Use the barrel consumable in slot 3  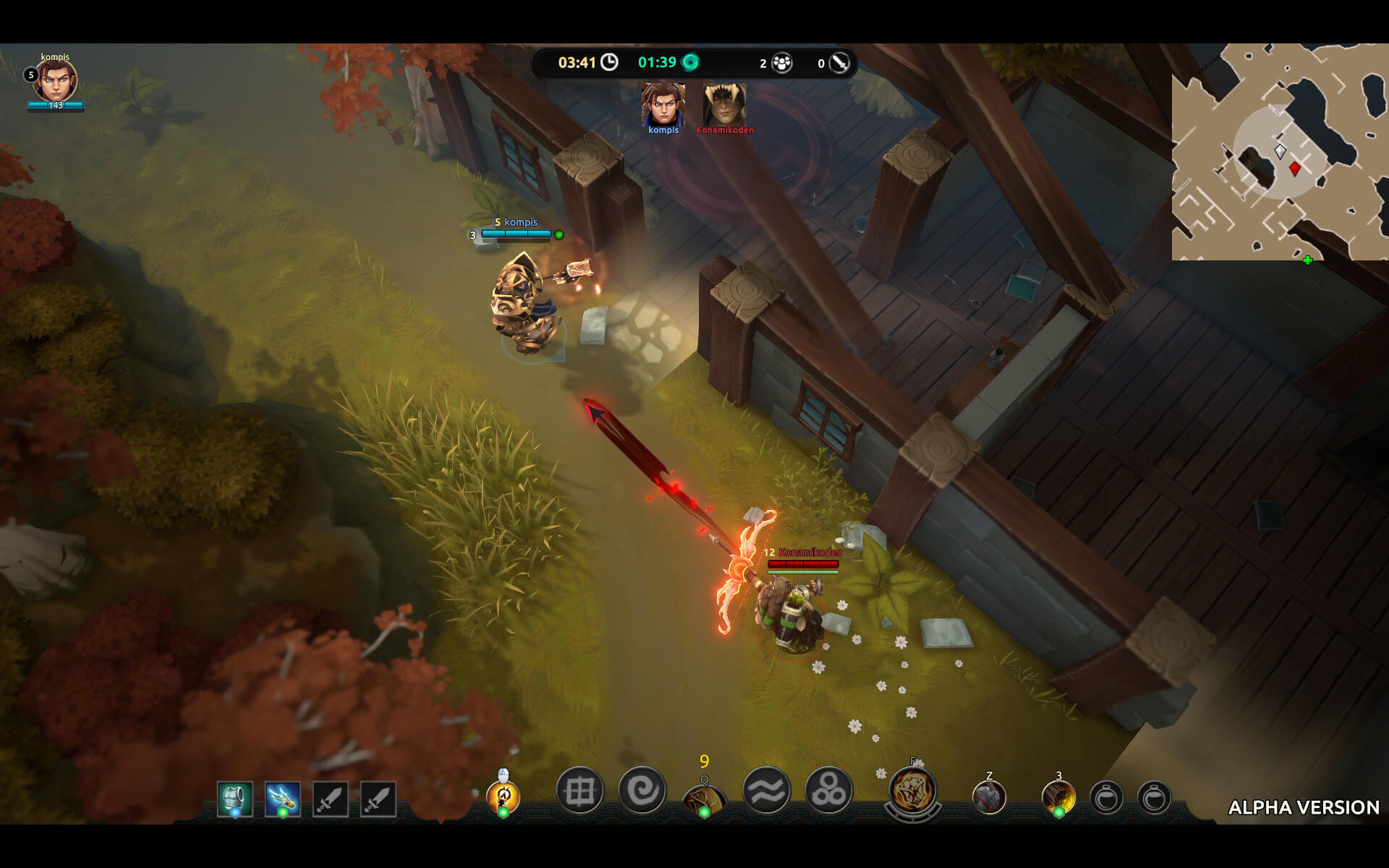[1058, 799]
